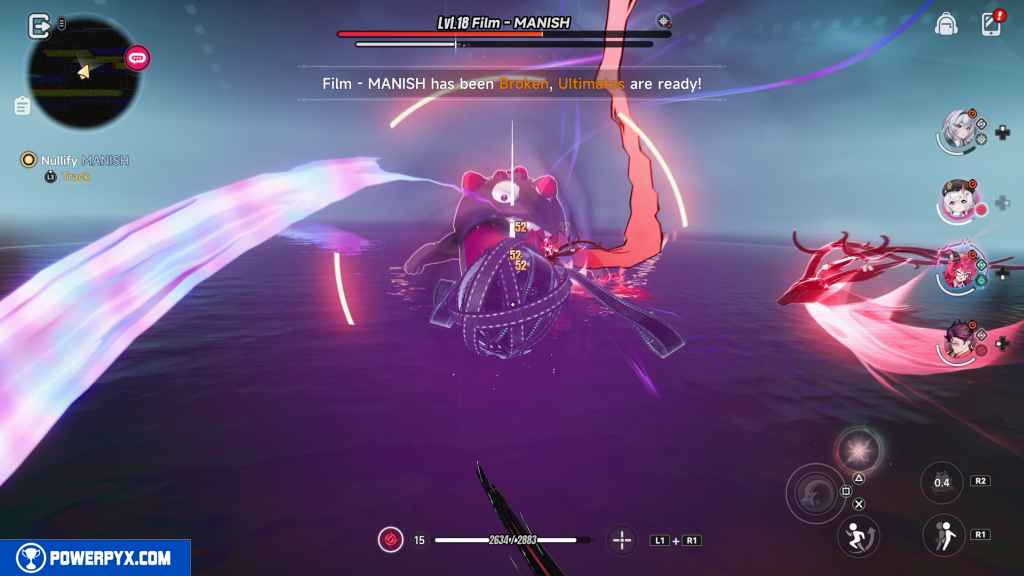Open the clipboard quest log icon
The height and width of the screenshot is (576, 1024).
click(22, 105)
